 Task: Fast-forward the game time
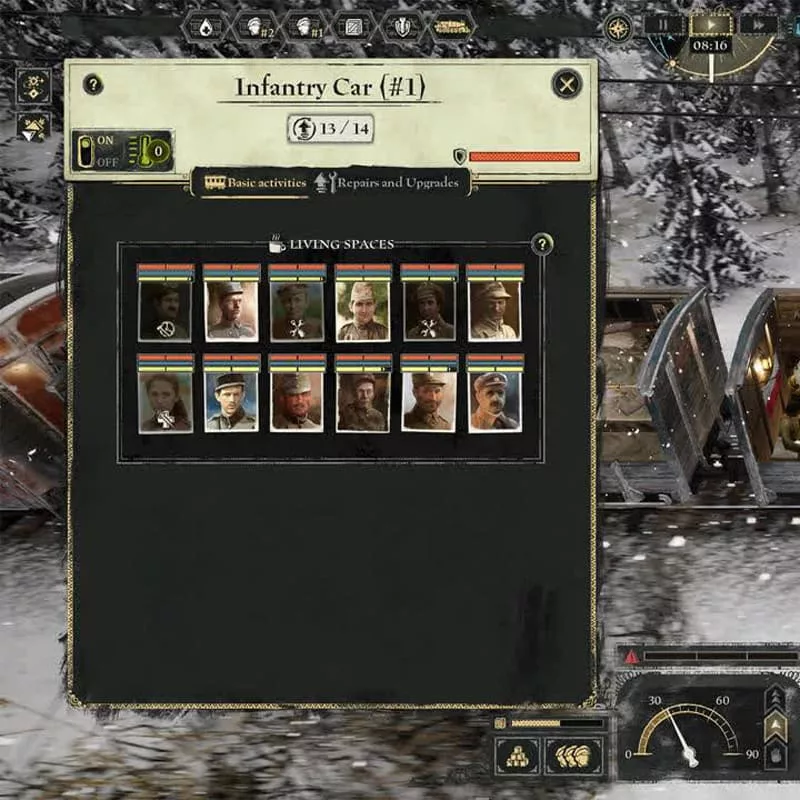pos(757,25)
